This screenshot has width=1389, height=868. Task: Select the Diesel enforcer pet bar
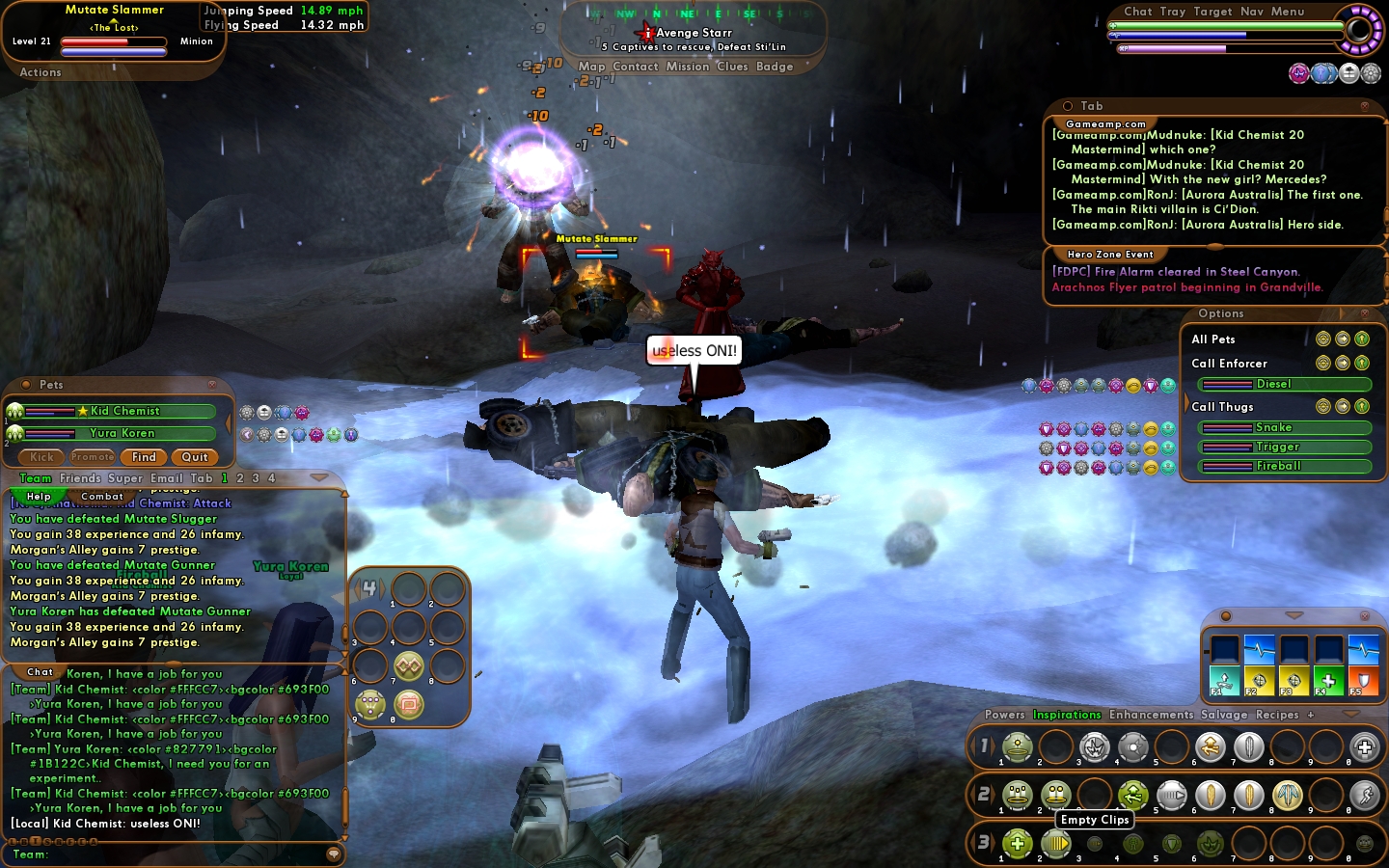[1283, 384]
